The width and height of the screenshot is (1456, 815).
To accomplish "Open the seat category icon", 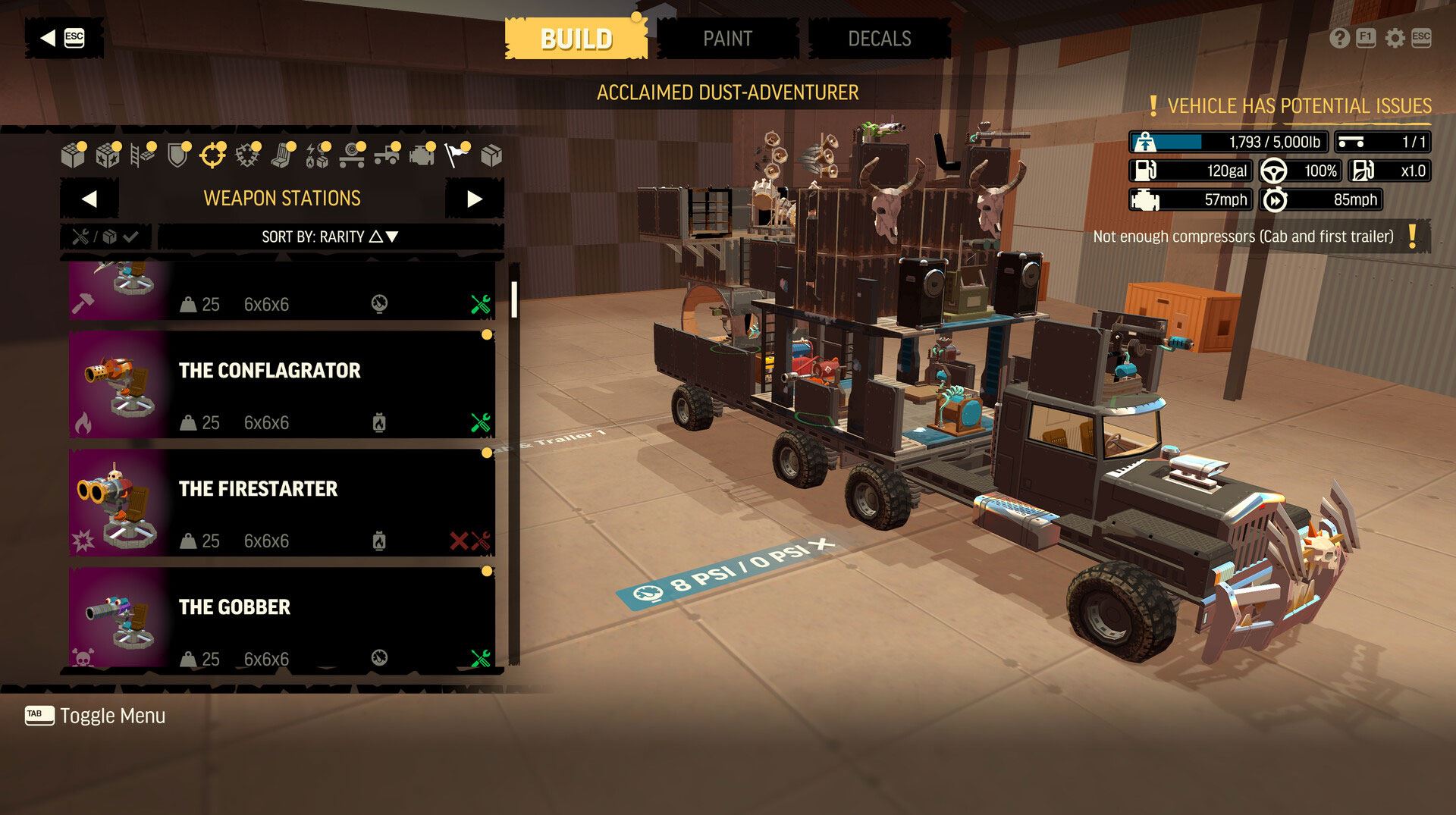I will (282, 155).
